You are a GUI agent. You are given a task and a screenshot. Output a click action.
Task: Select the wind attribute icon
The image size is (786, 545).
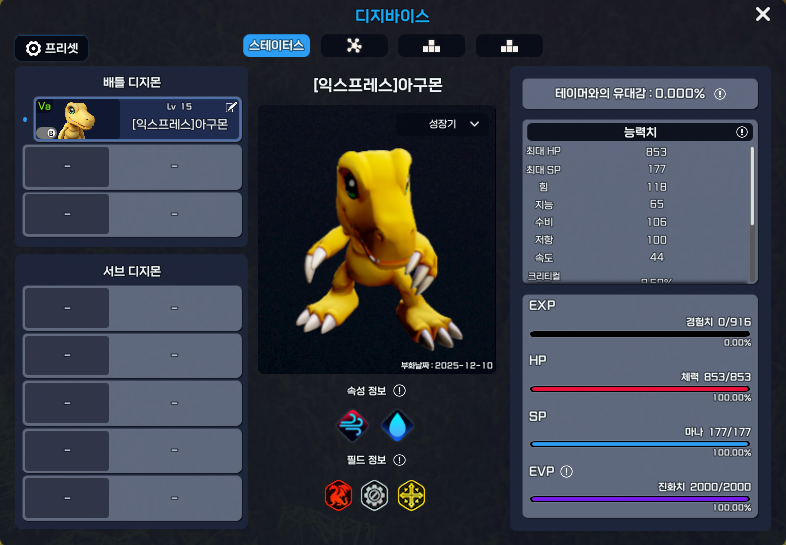(x=353, y=426)
